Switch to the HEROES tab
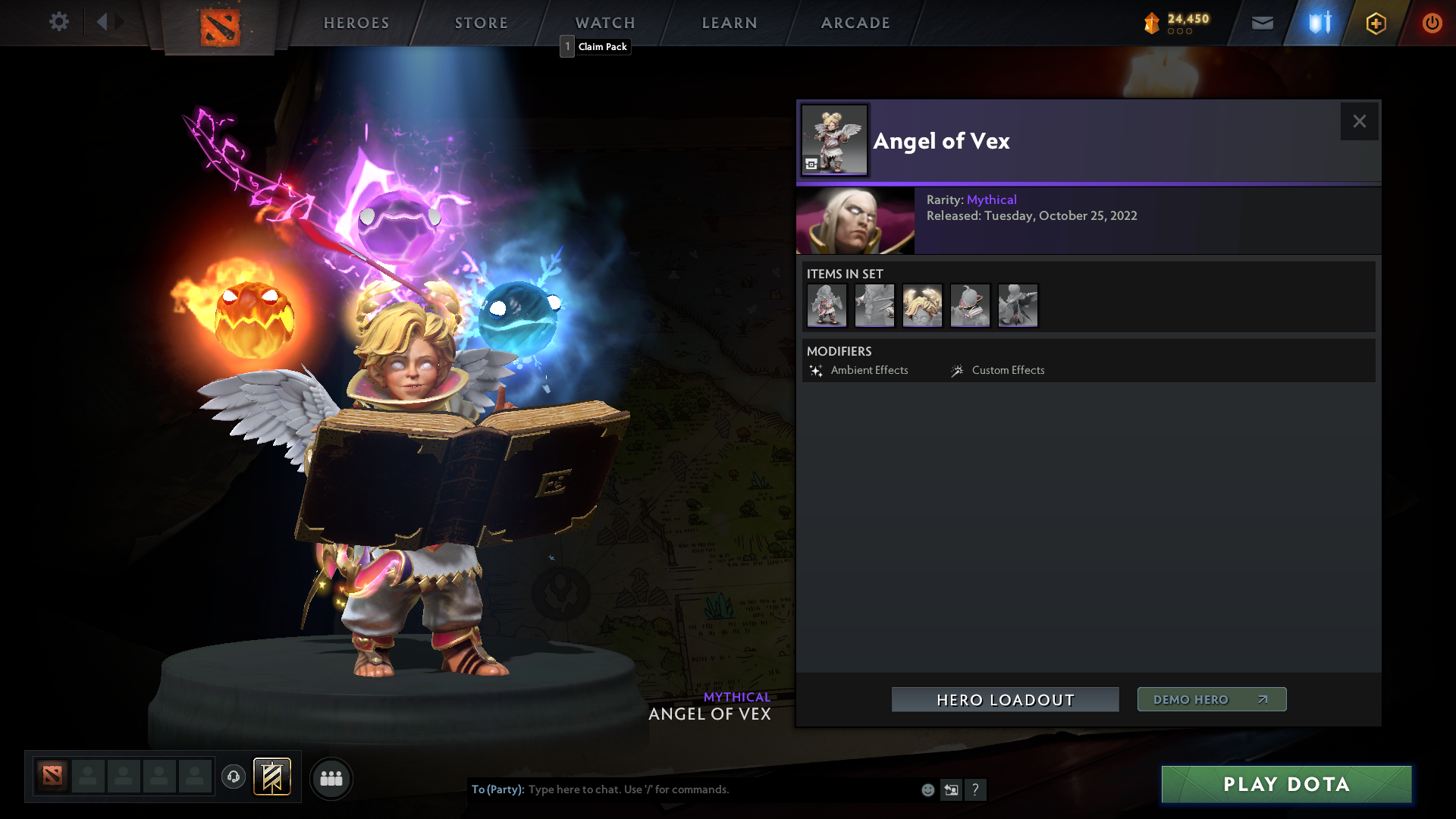 (356, 23)
